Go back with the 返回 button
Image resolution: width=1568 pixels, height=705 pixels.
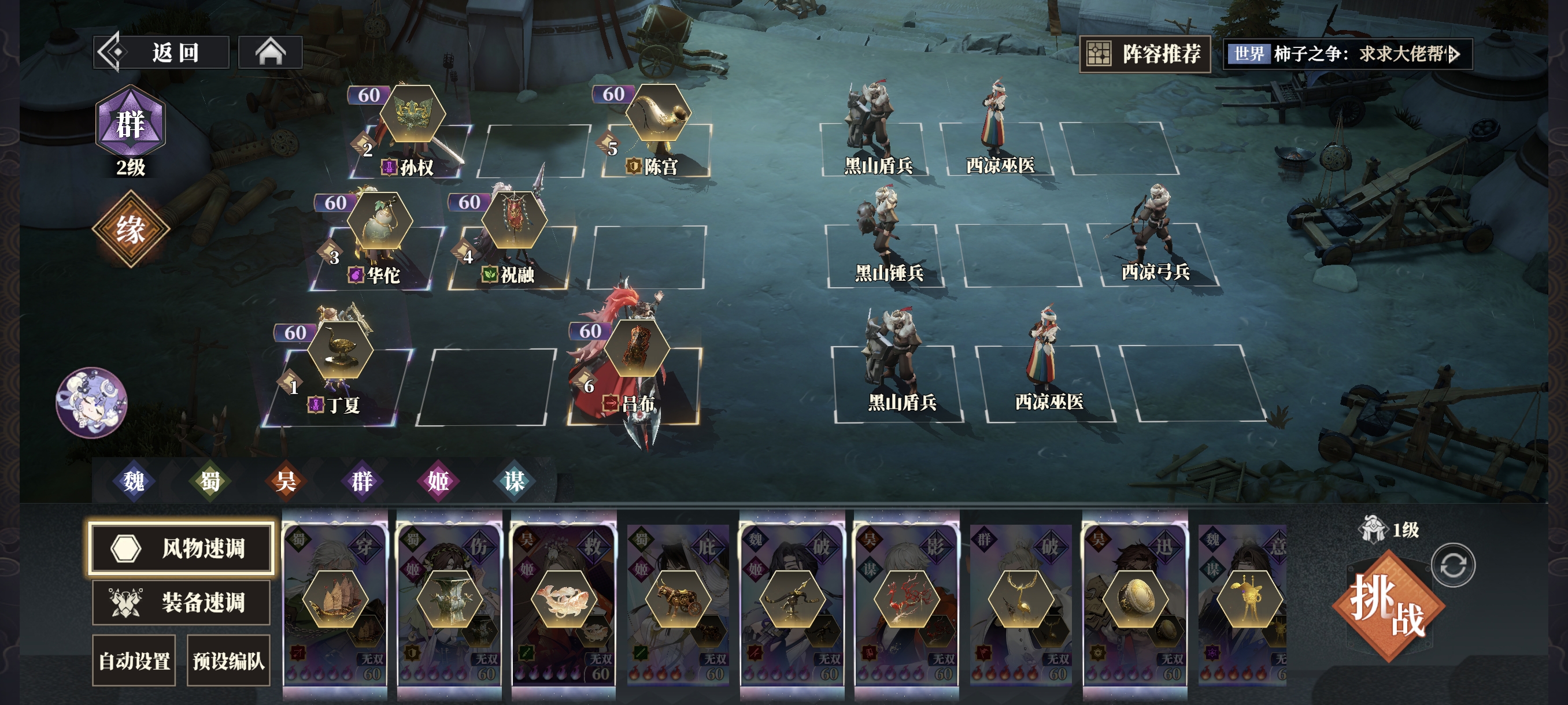coord(161,53)
